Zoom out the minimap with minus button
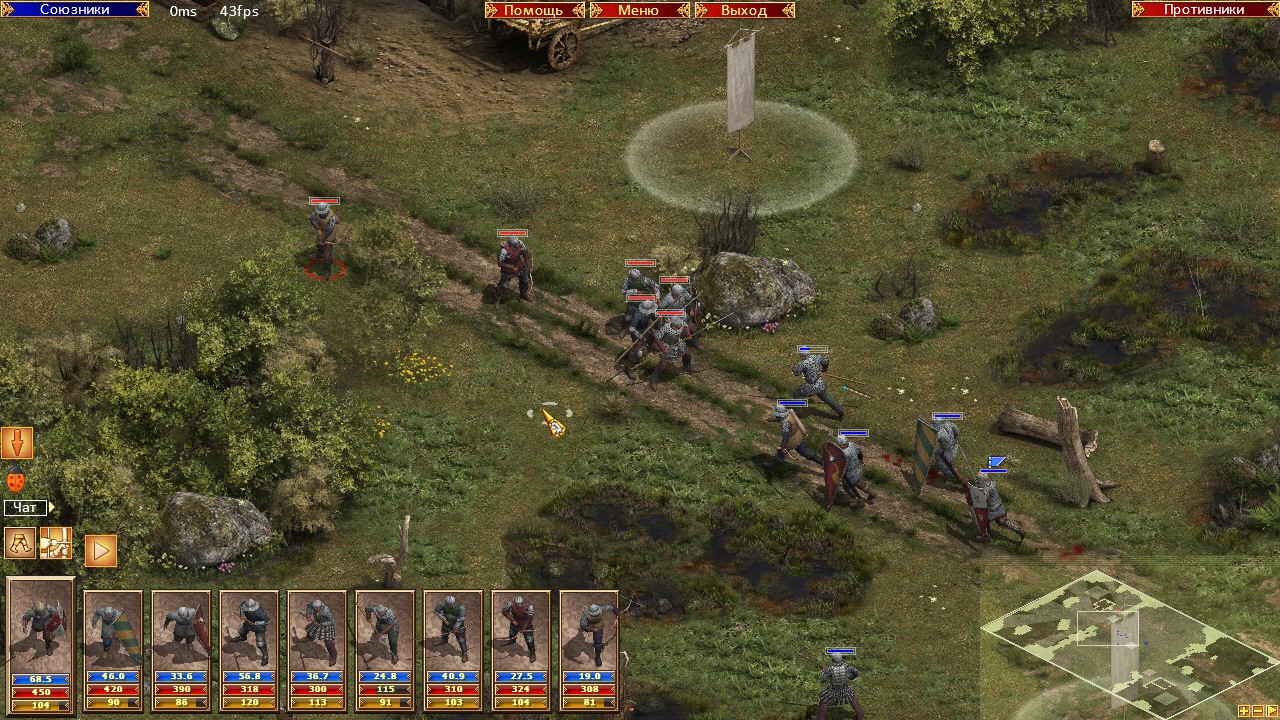1280x720 pixels. (x=1257, y=711)
